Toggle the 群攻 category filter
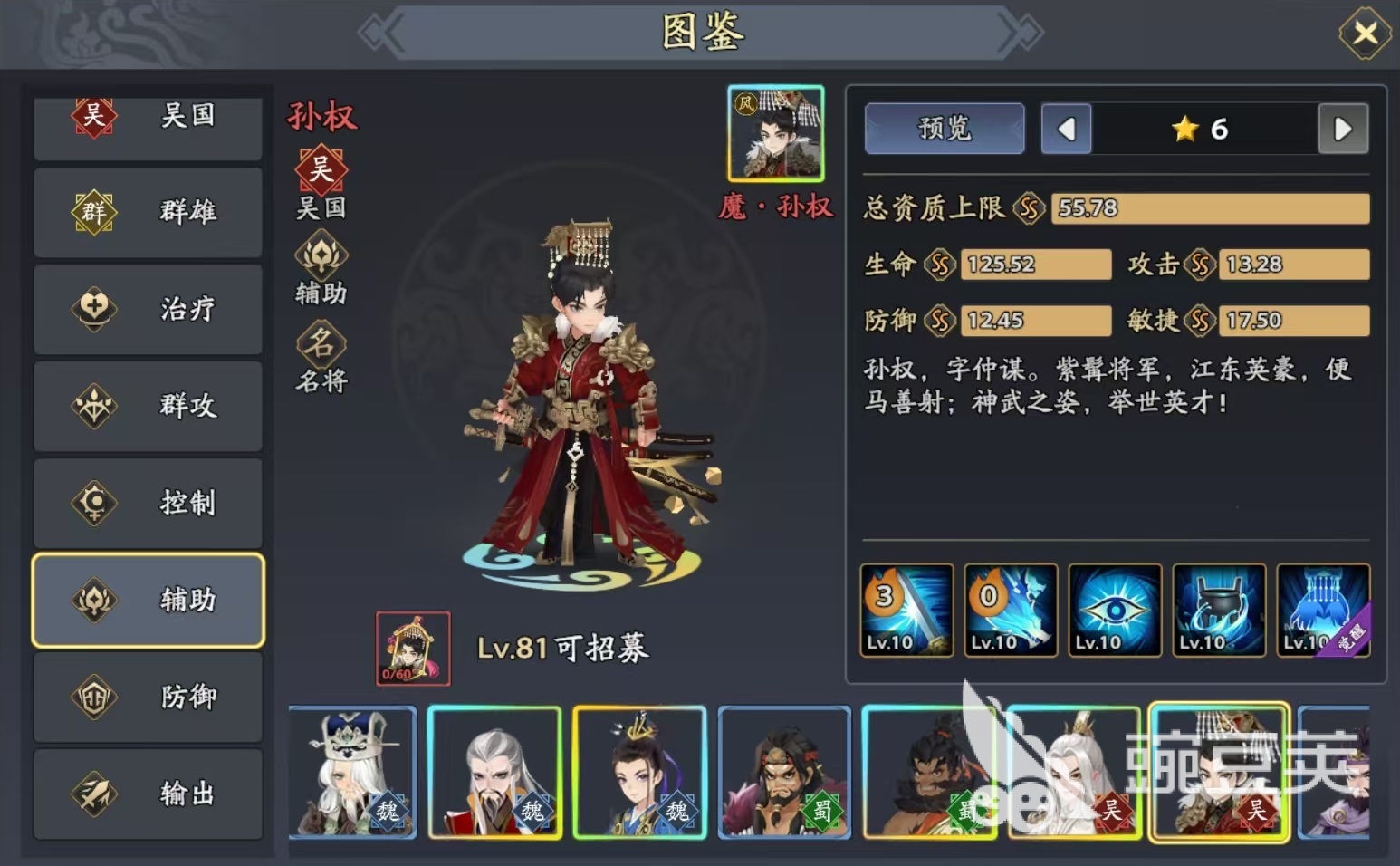This screenshot has height=866, width=1400. 148,406
